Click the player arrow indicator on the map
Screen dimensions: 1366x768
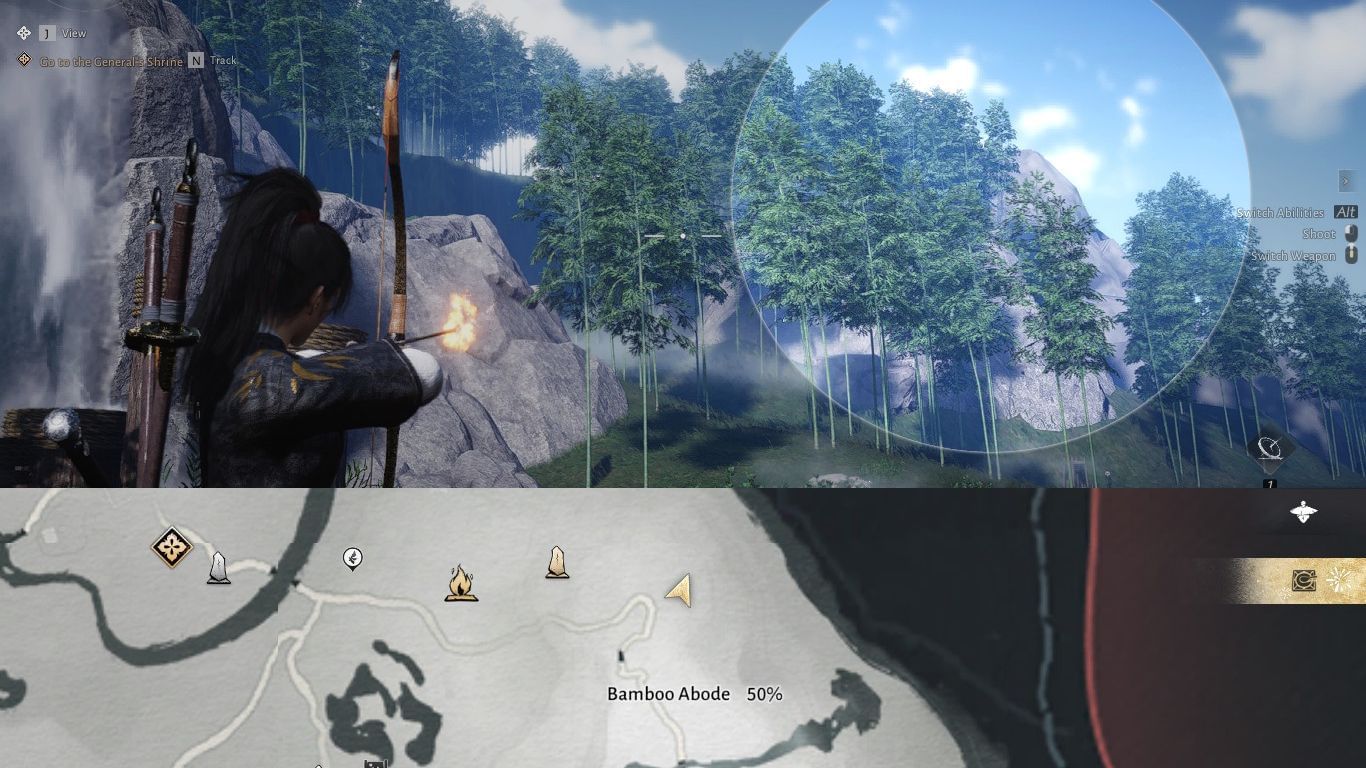(679, 590)
